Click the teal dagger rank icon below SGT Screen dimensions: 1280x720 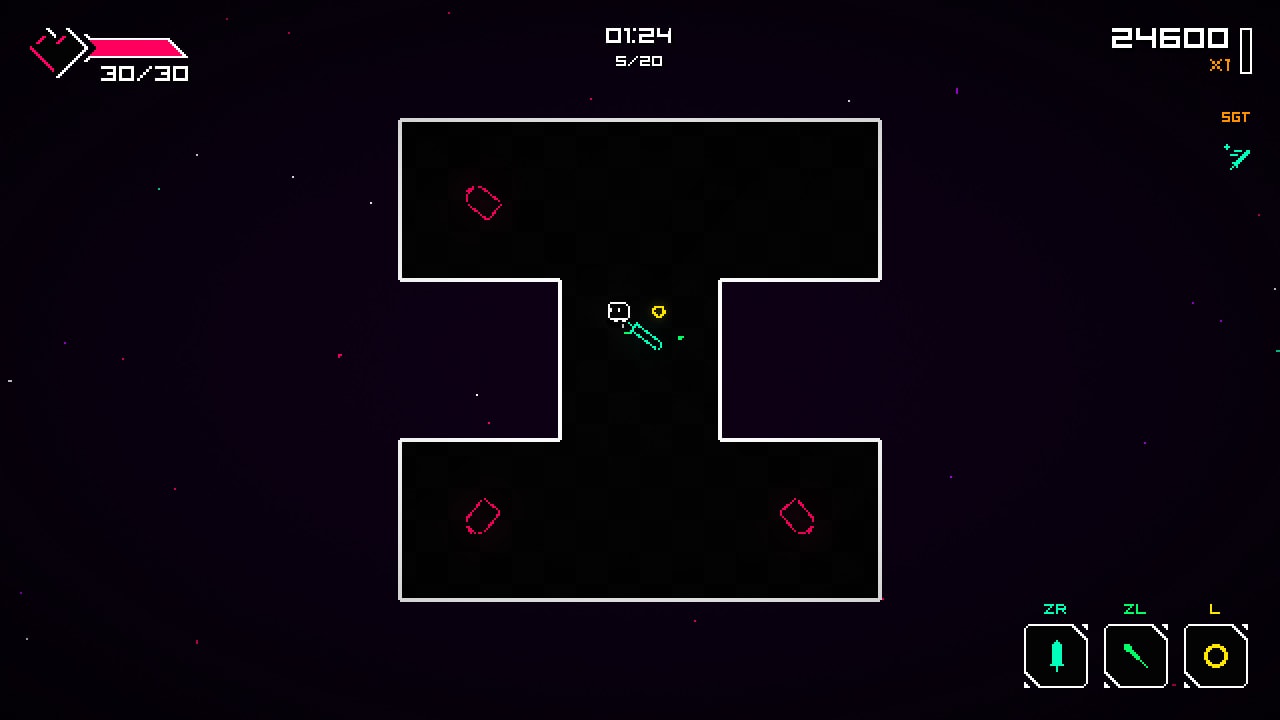pos(1237,157)
